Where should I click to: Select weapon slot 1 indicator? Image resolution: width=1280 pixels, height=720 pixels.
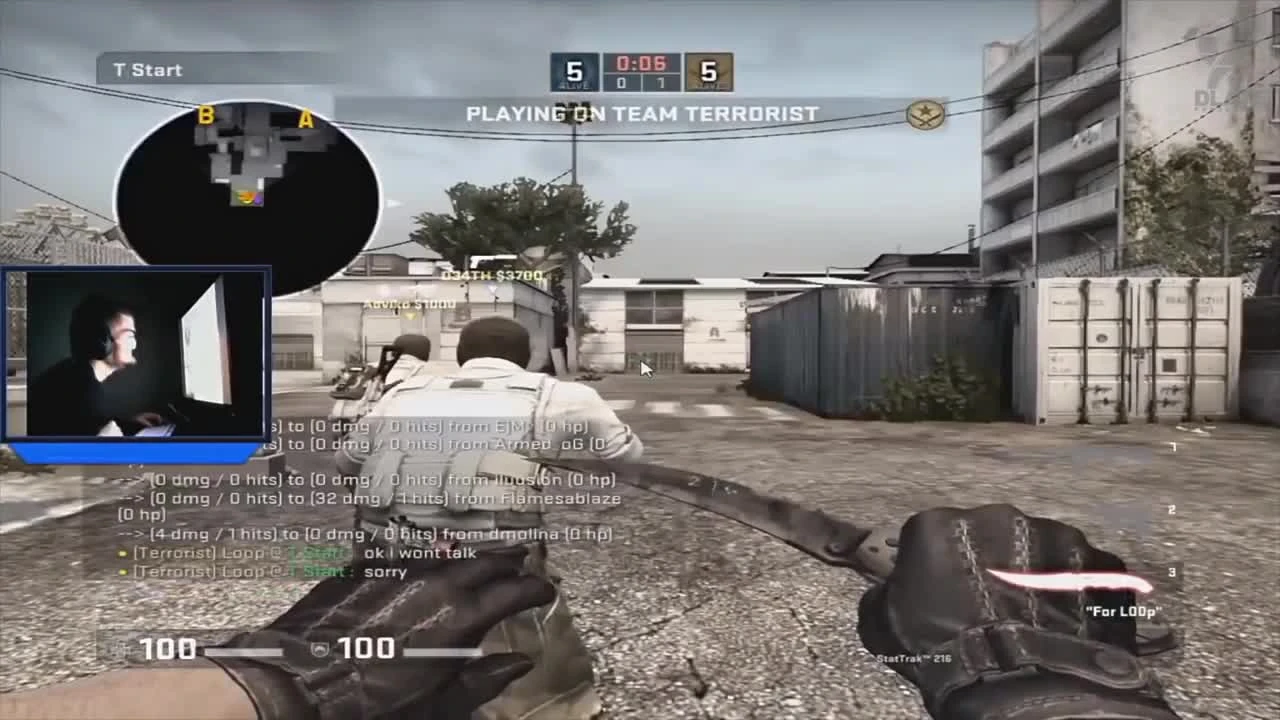[1172, 446]
